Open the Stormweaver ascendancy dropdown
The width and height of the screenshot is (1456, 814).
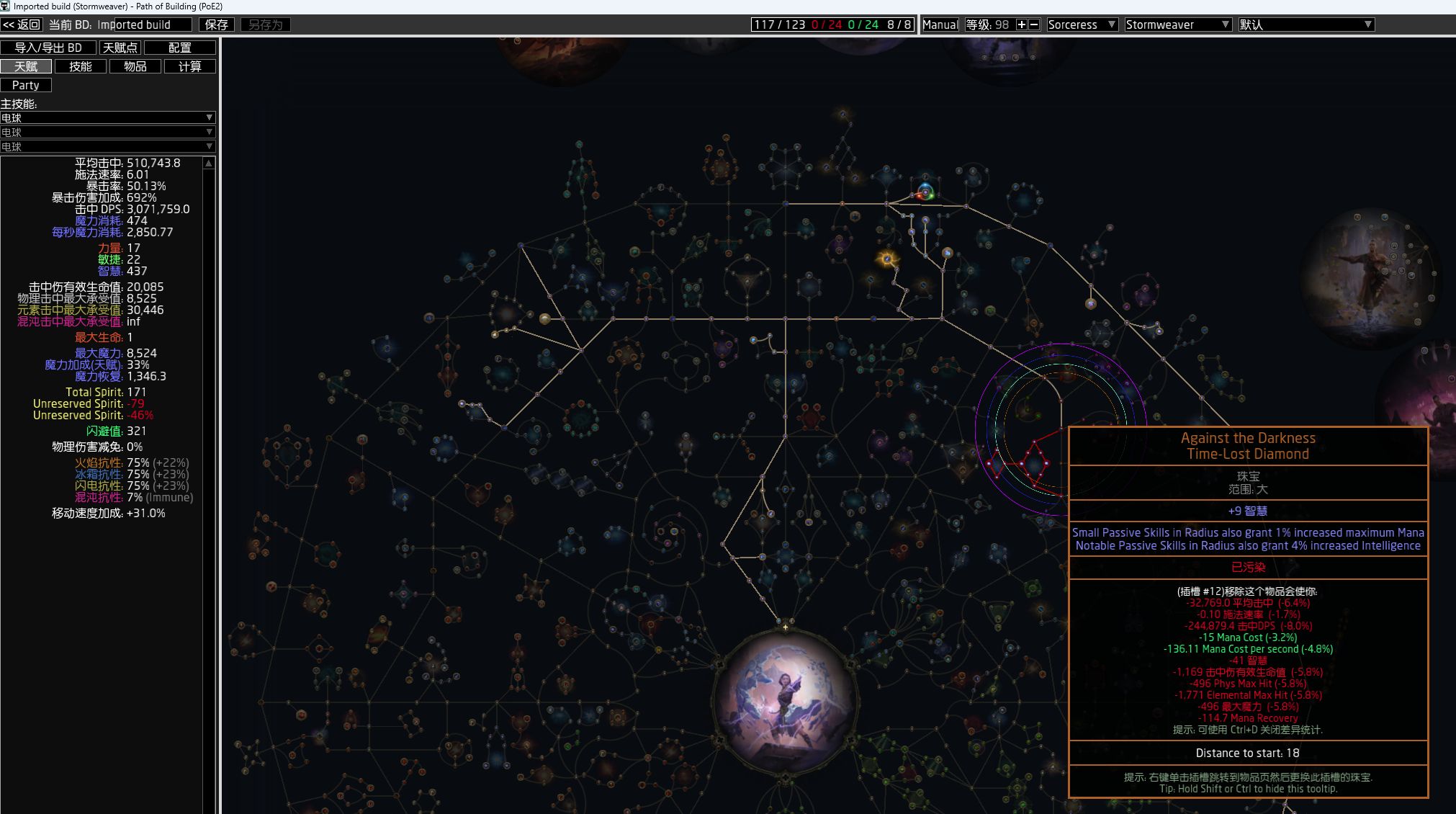tap(1177, 24)
